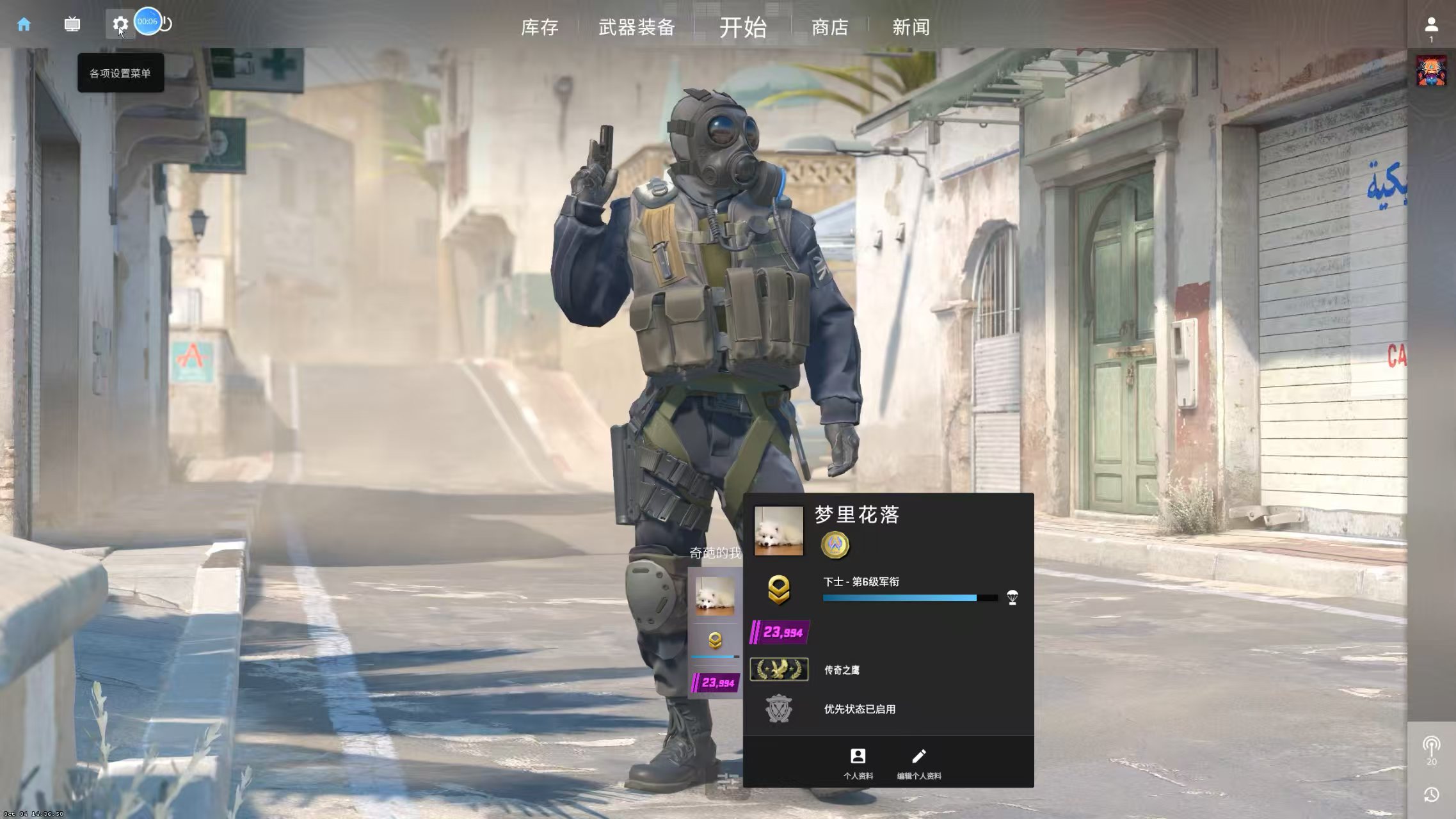Open the watch matches TV icon
The width and height of the screenshot is (1456, 819).
72,24
